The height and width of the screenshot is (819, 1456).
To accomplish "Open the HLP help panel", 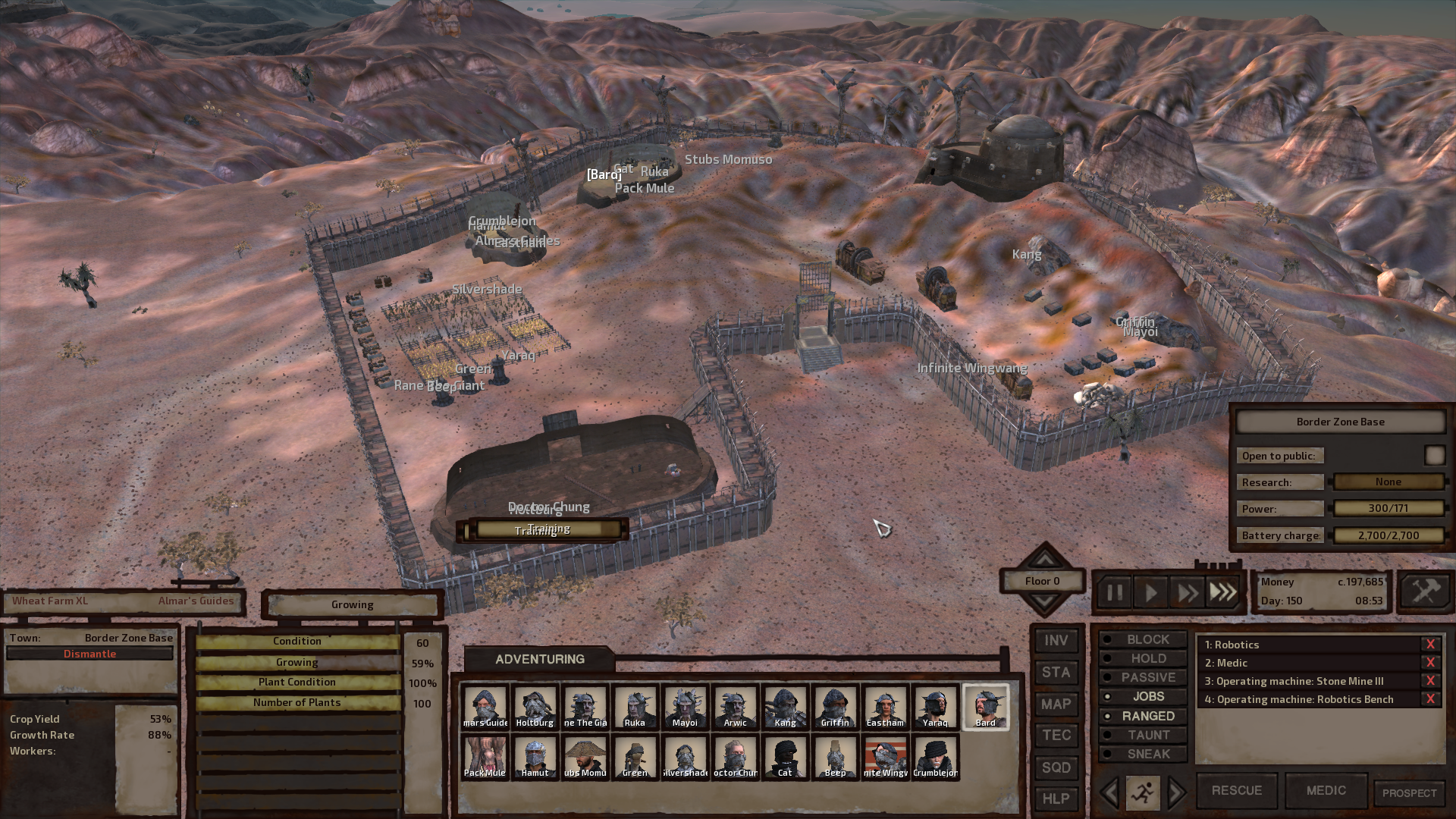I will (x=1056, y=799).
